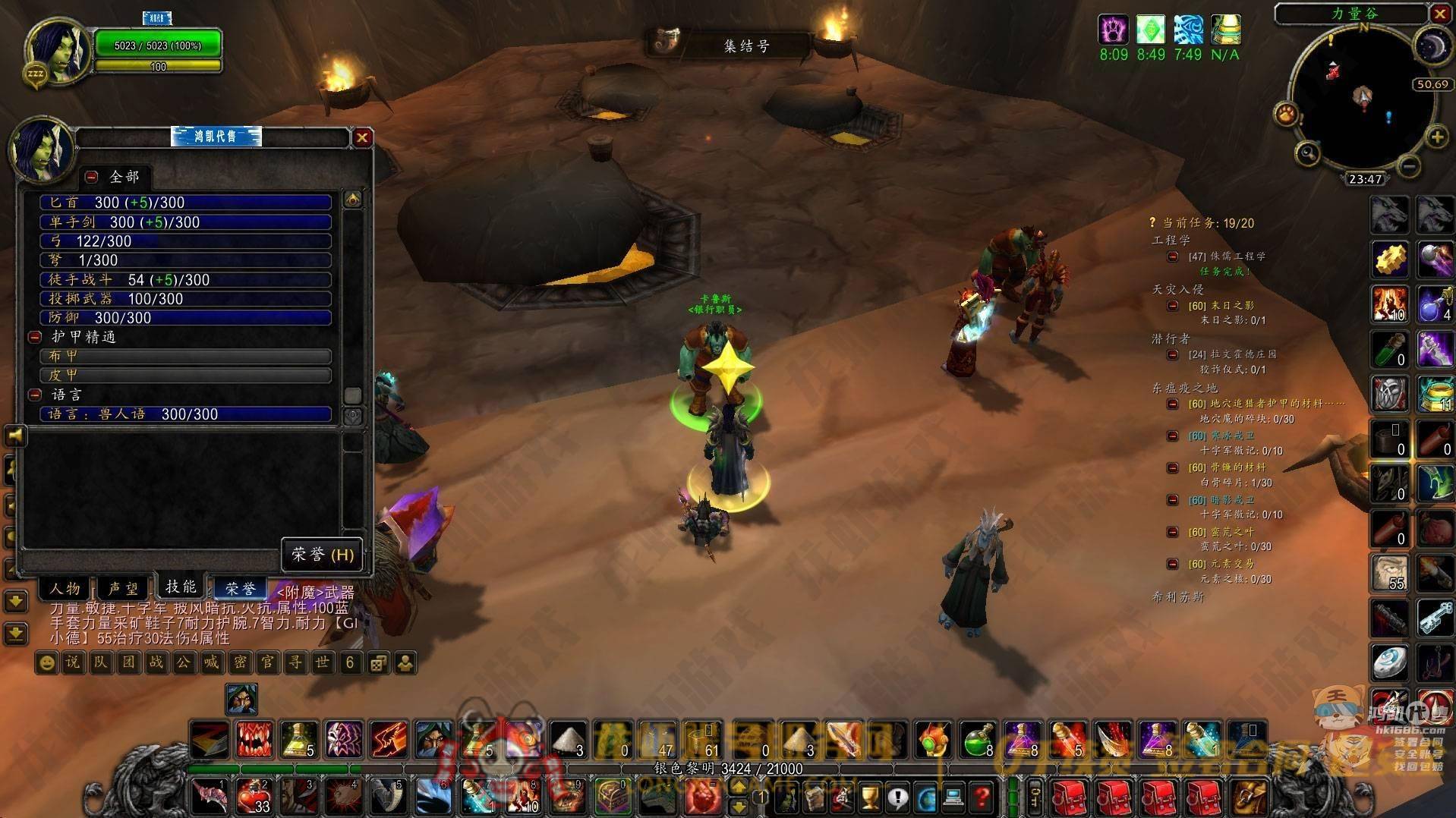Zoom in the minimap with plus button
Viewport: 1456px width, 818px height.
1436,137
